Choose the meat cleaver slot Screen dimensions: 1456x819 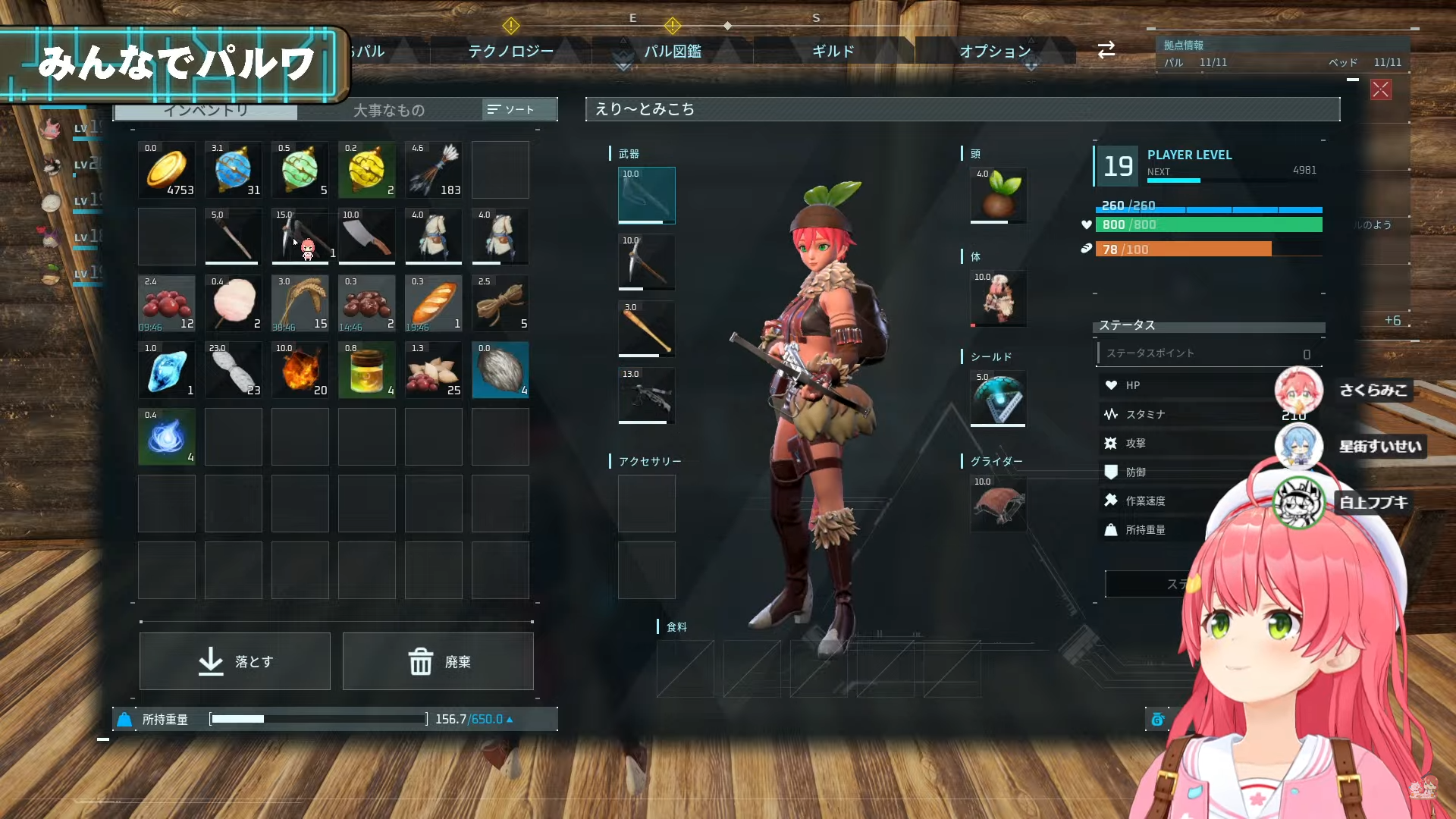[x=367, y=237]
